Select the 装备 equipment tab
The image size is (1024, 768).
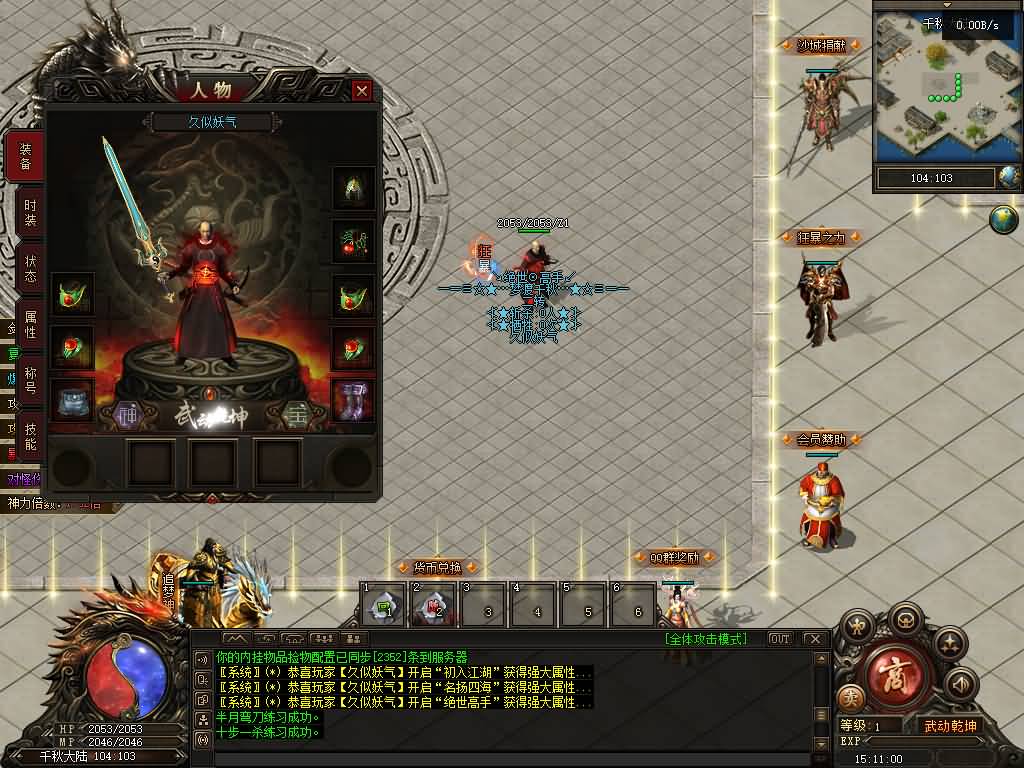click(26, 157)
